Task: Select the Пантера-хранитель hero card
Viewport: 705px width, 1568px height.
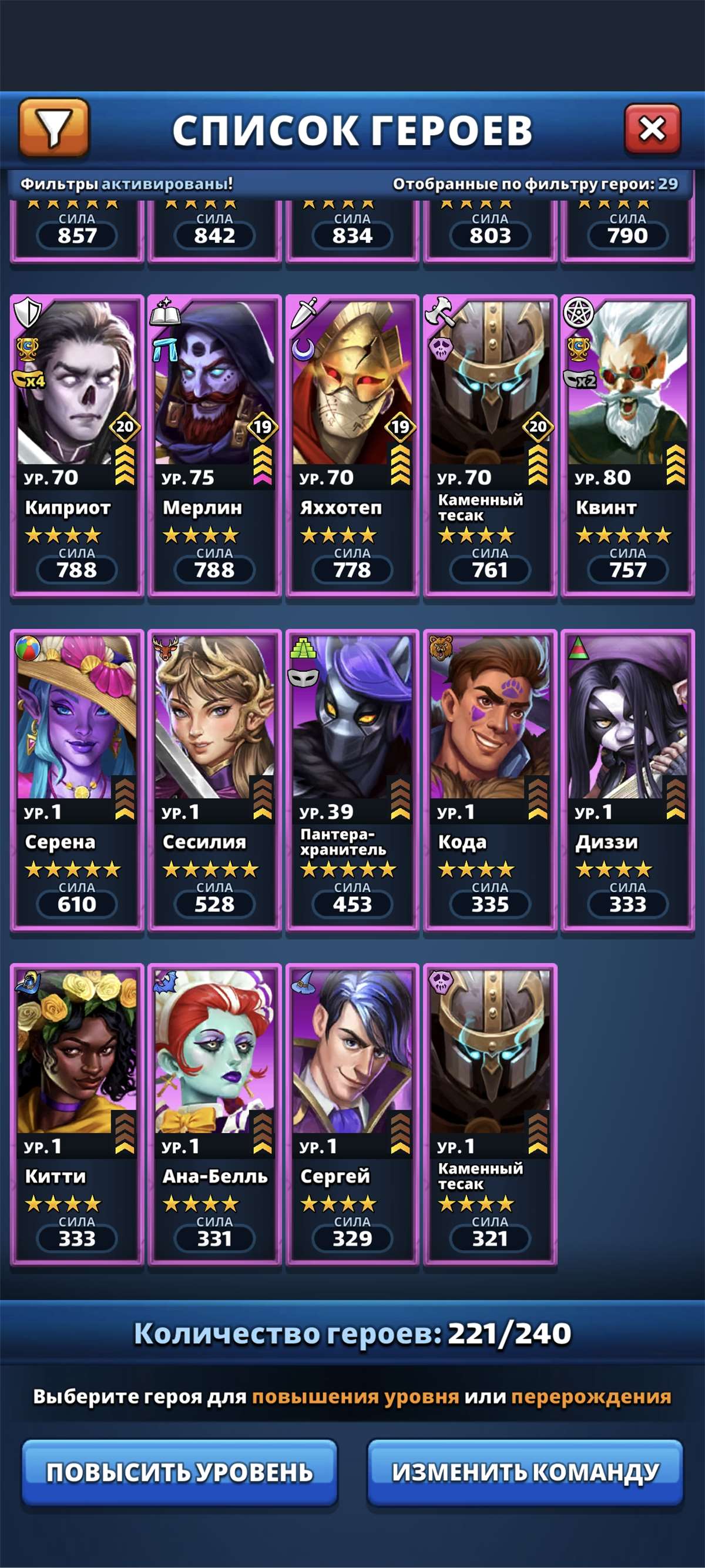Action: [352, 779]
